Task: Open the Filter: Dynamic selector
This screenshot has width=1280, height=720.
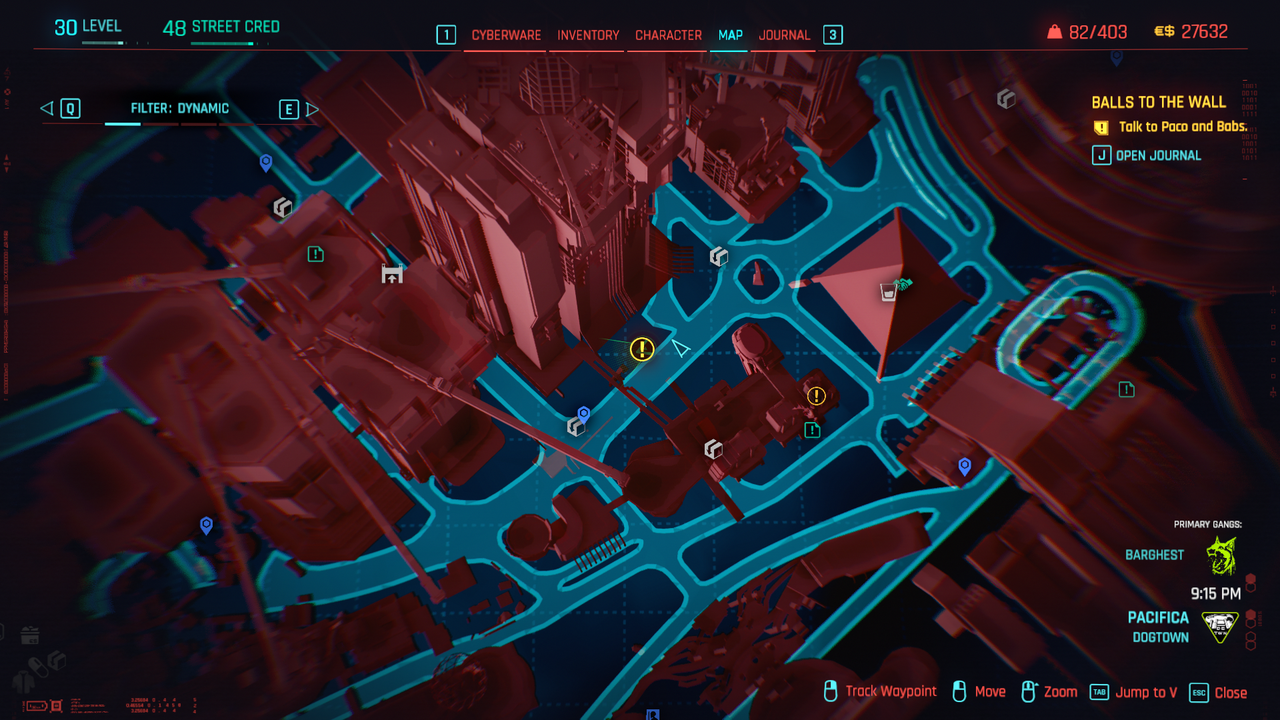Action: pyautogui.click(x=180, y=108)
